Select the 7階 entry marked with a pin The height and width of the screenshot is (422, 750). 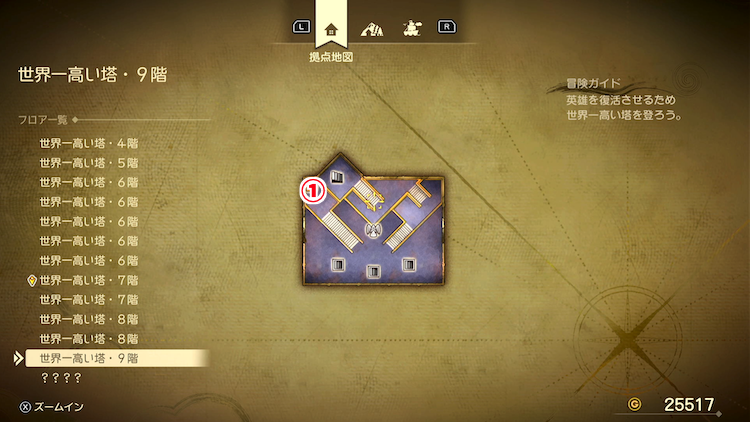pyautogui.click(x=89, y=280)
